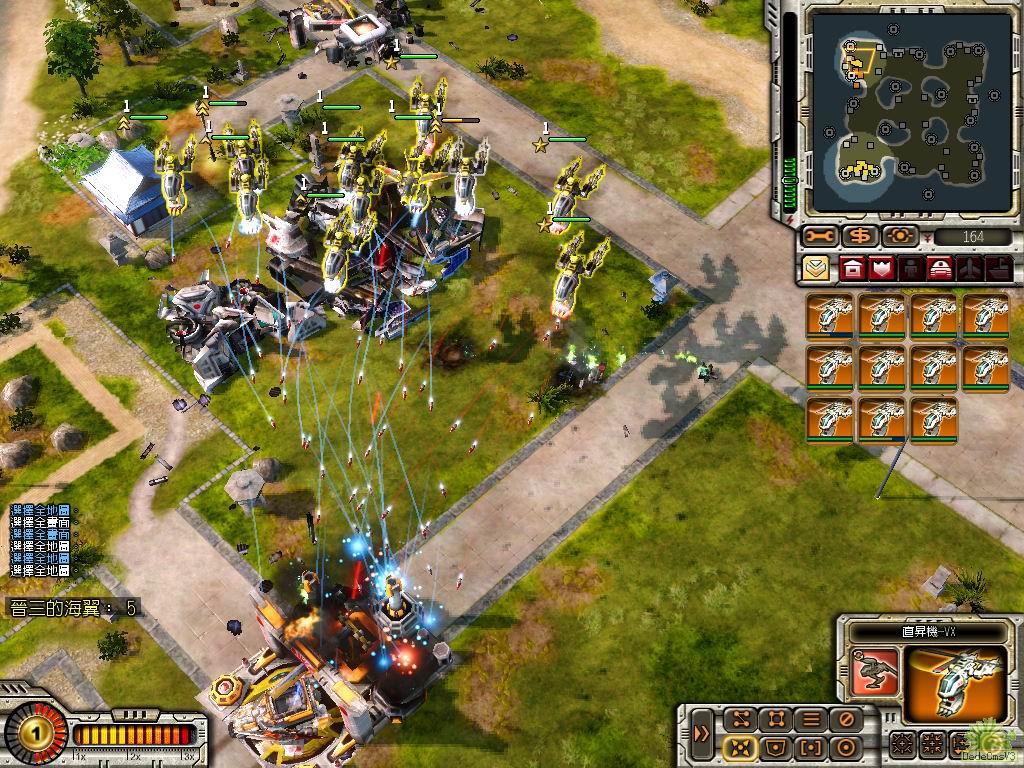Select the shield guard command

pyautogui.click(x=775, y=747)
